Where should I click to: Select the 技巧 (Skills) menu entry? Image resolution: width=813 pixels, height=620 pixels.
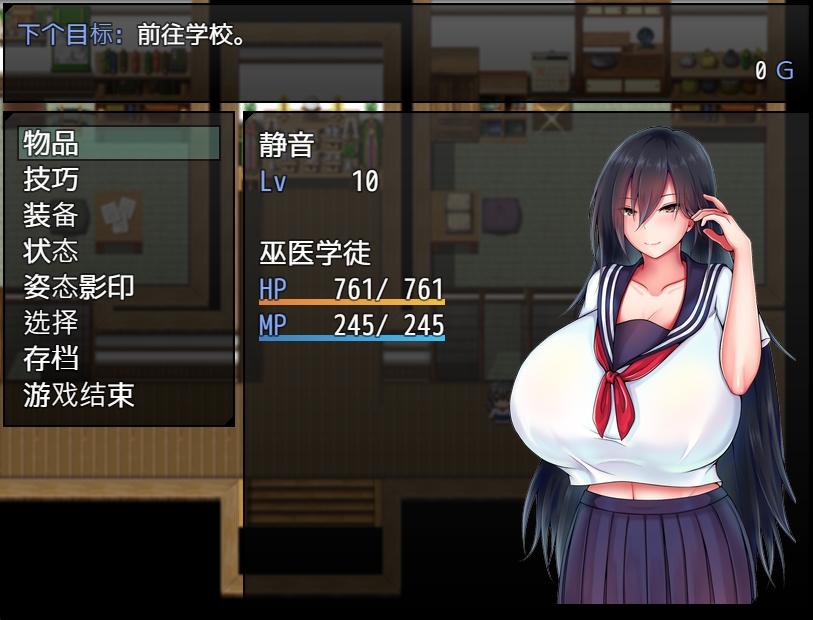click(x=119, y=179)
